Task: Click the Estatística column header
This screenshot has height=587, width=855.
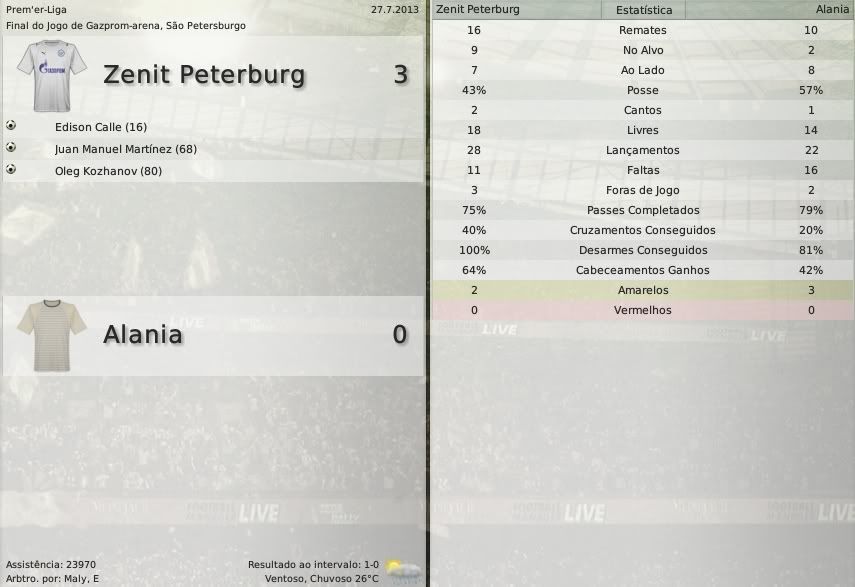Action: click(643, 10)
